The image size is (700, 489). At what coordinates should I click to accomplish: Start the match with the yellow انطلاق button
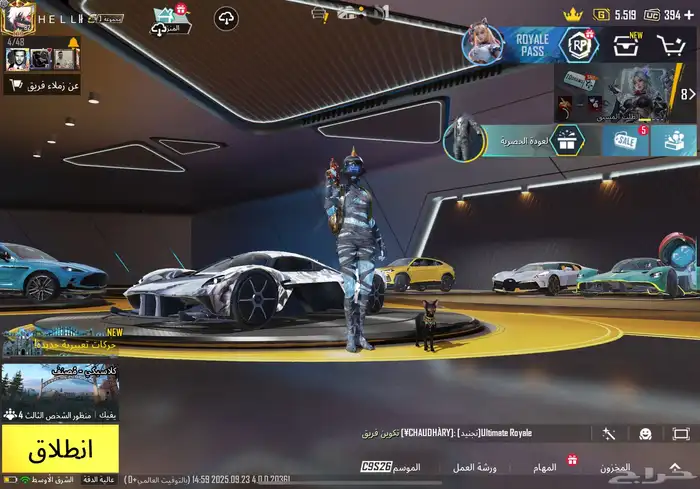click(x=60, y=448)
